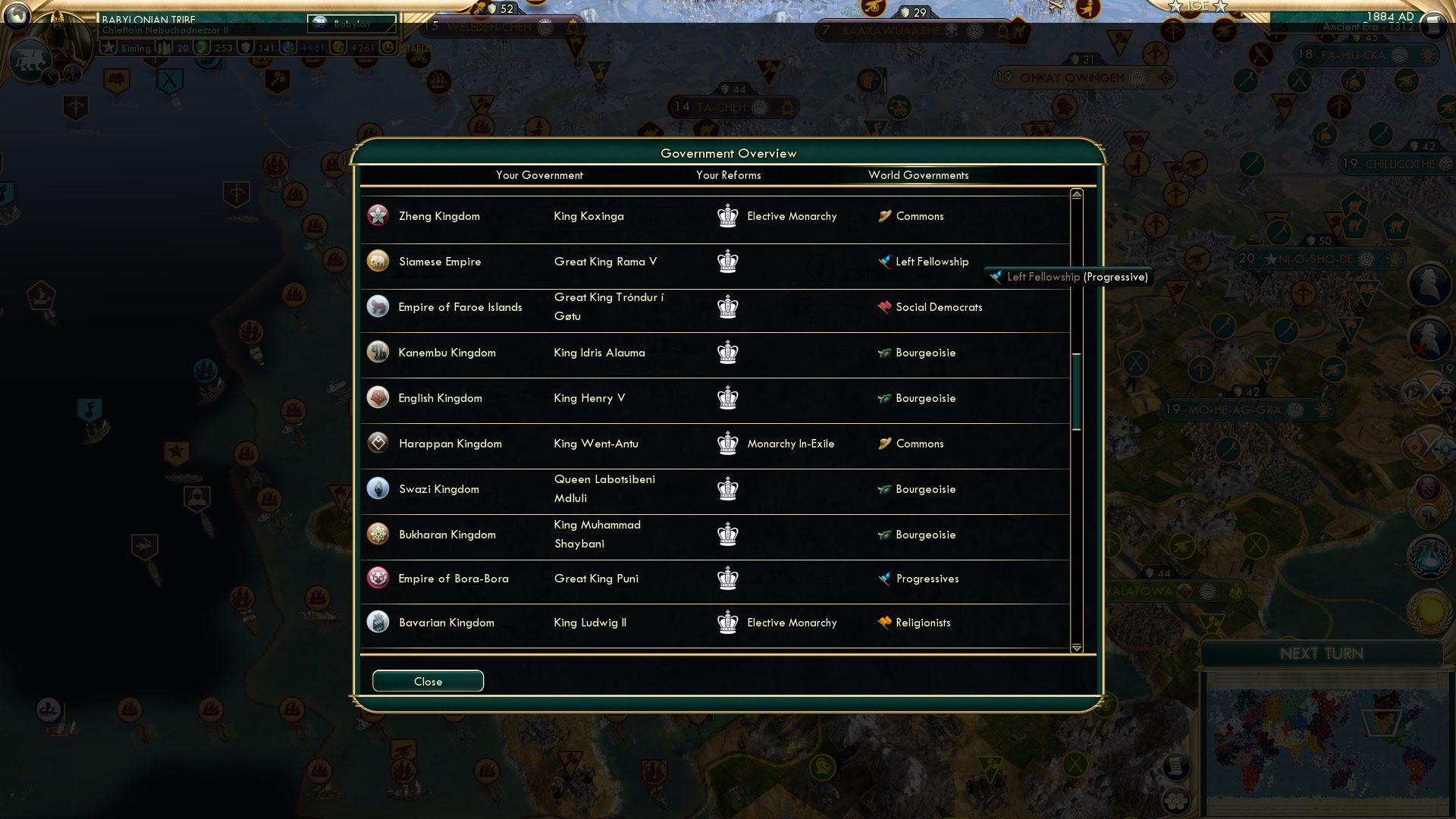This screenshot has height=819, width=1456.
Task: Click the minimap in the bottom right
Action: [x=1322, y=743]
